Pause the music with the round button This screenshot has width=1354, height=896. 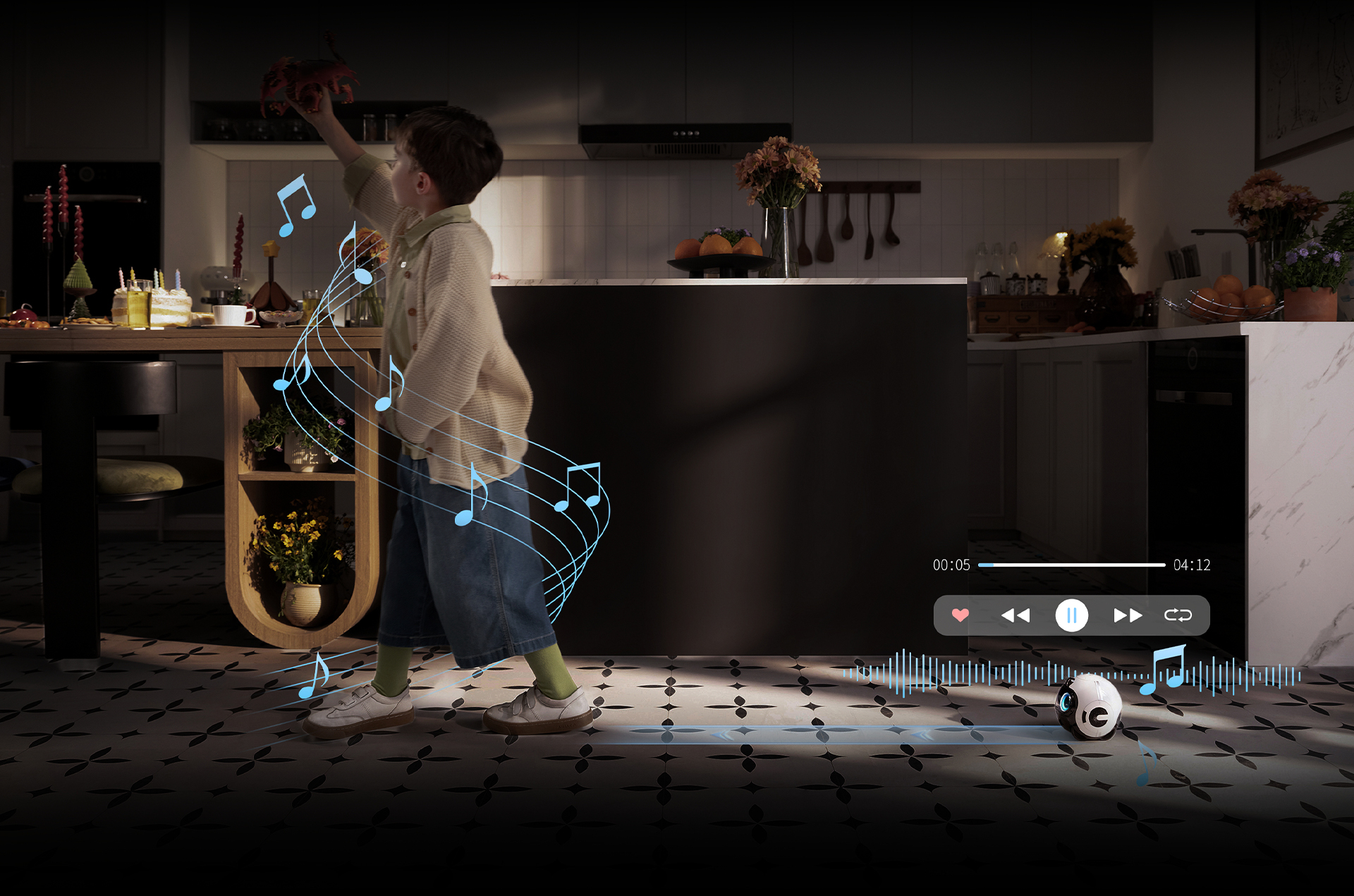click(x=1071, y=615)
